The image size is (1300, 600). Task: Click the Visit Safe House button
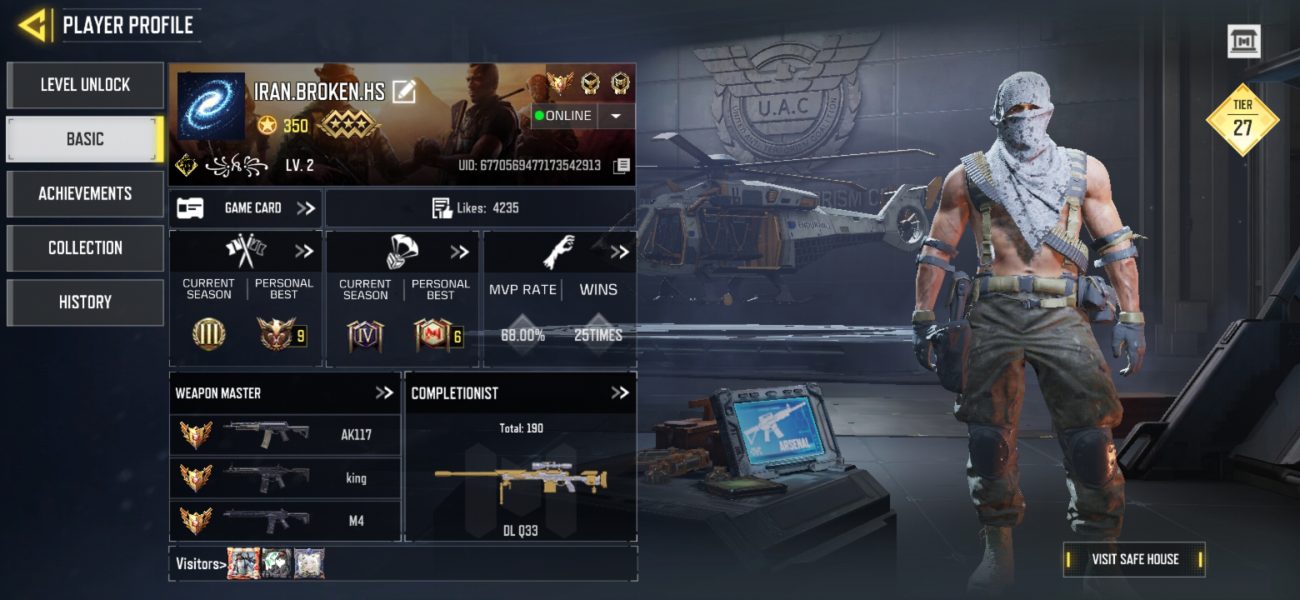pos(1134,559)
